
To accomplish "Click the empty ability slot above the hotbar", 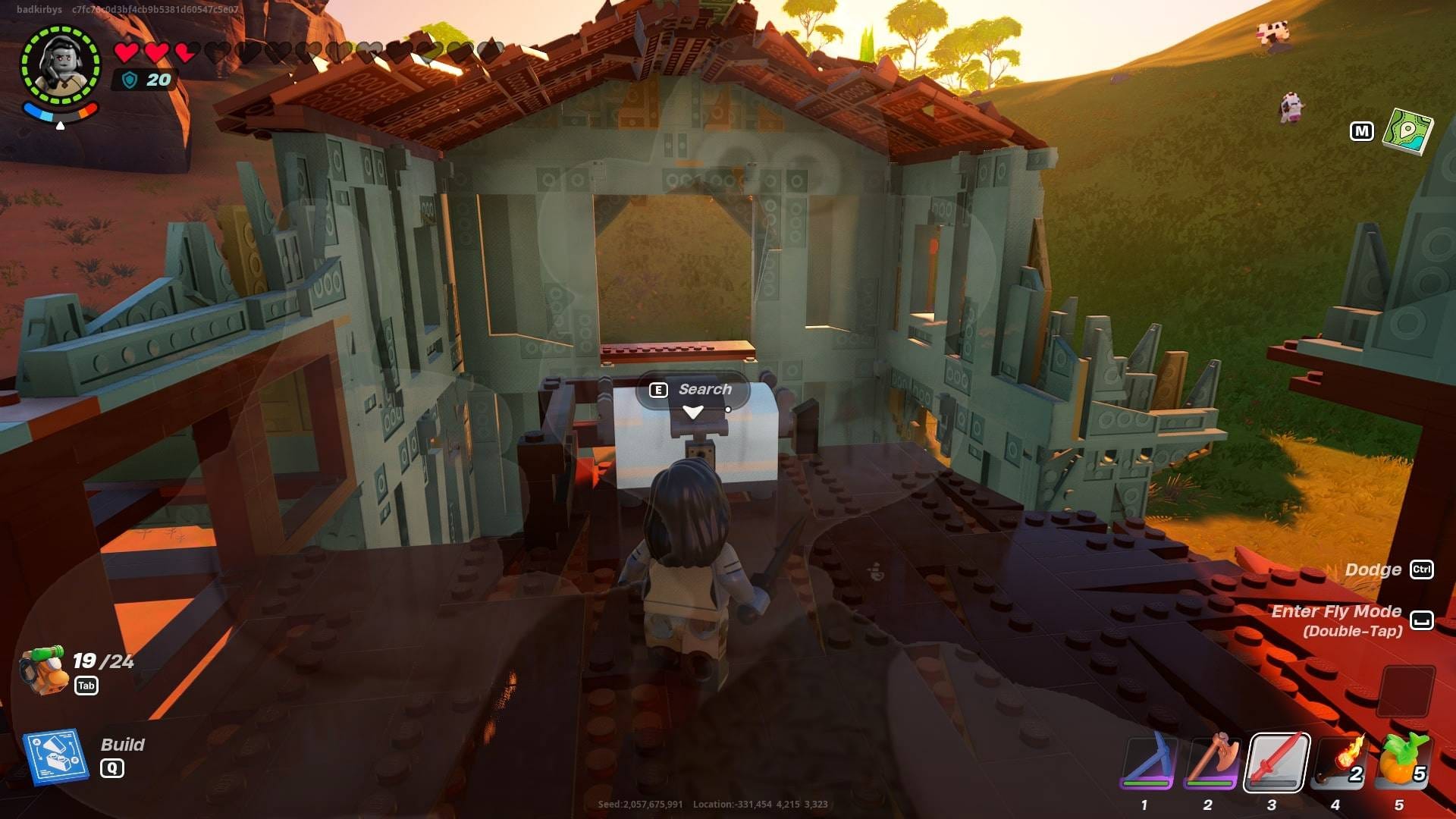I will click(x=1407, y=691).
